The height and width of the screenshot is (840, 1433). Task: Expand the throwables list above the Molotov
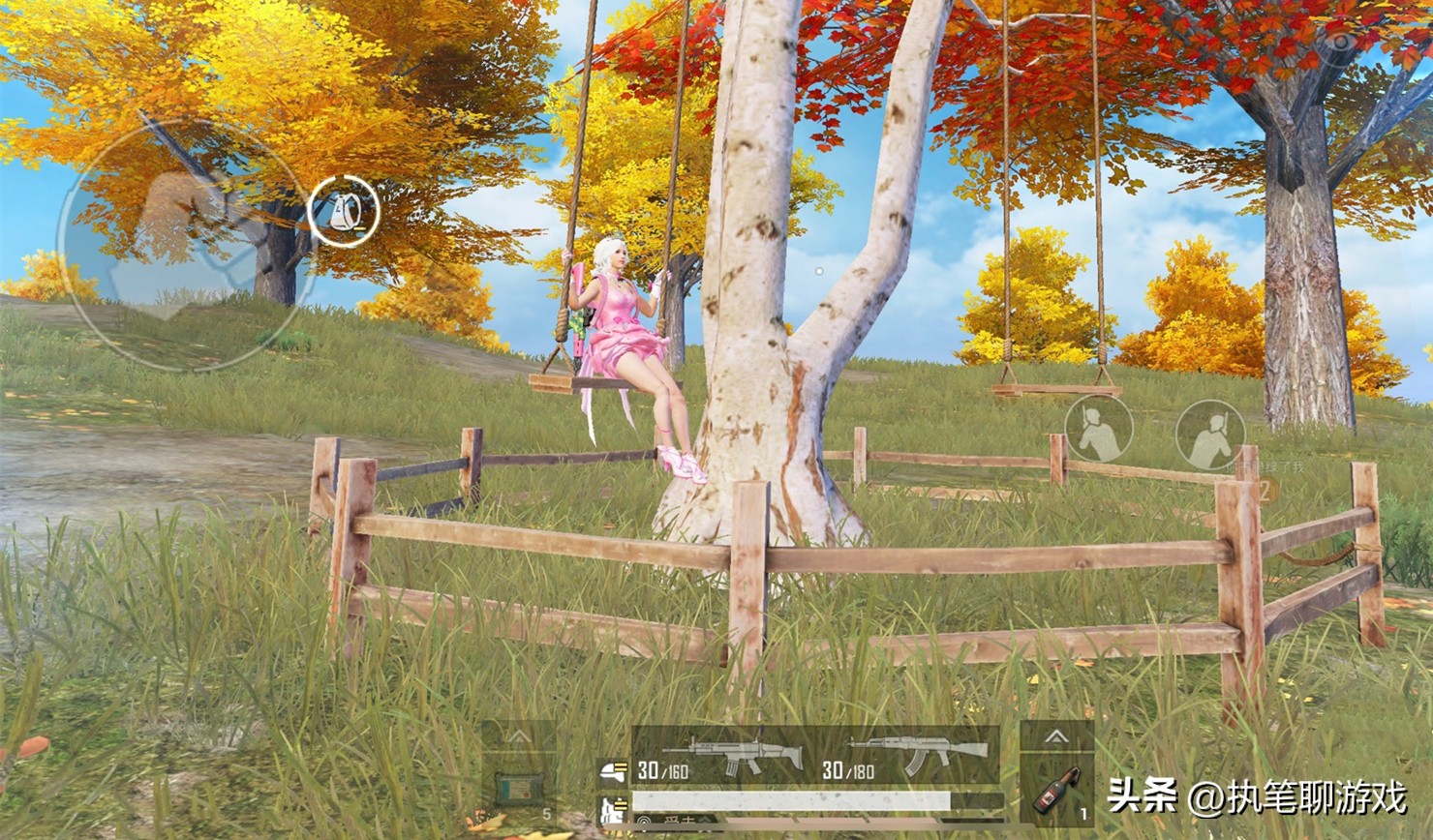tap(1056, 737)
